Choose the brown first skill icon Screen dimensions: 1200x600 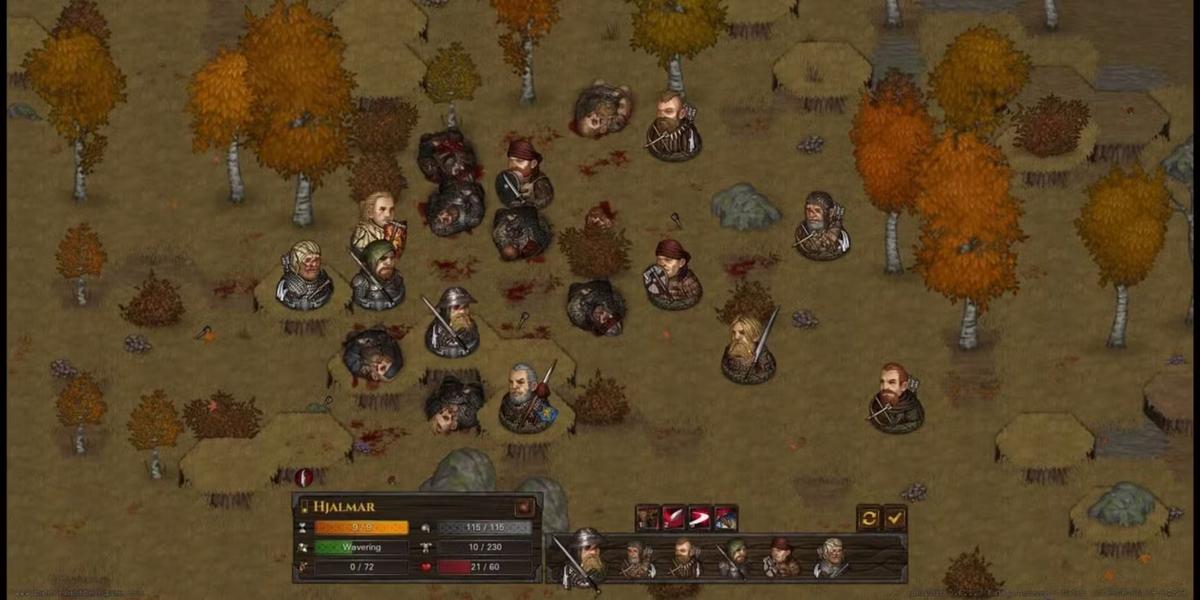(x=648, y=517)
